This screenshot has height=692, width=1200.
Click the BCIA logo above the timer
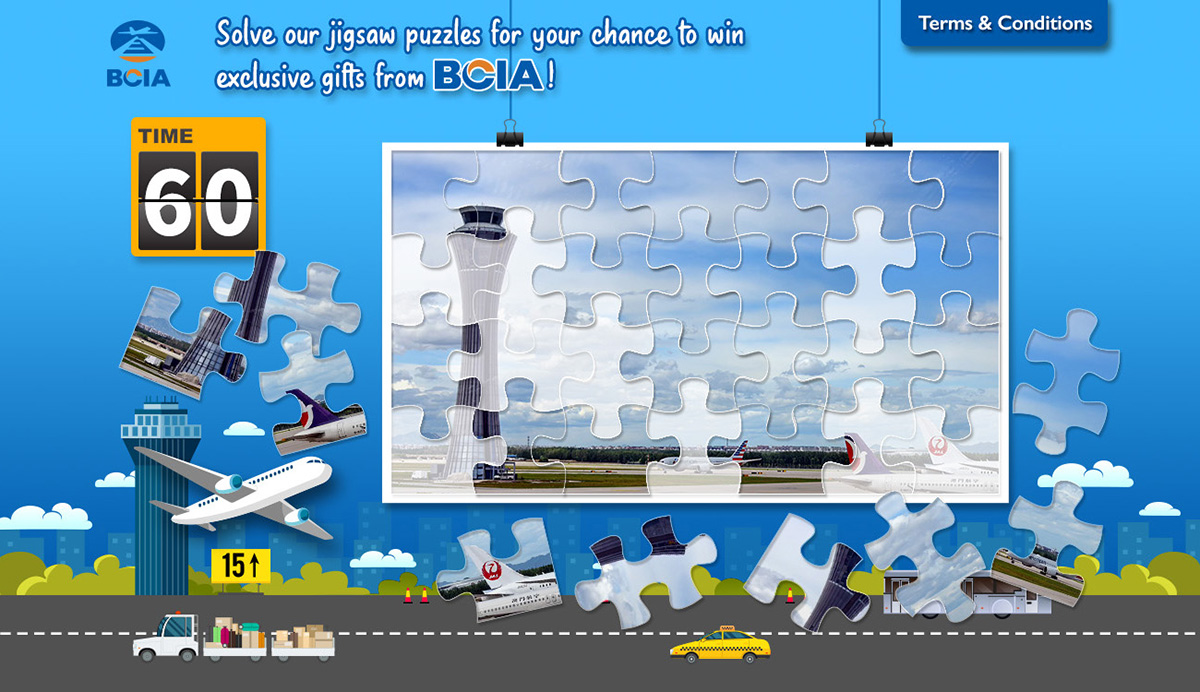[x=139, y=56]
